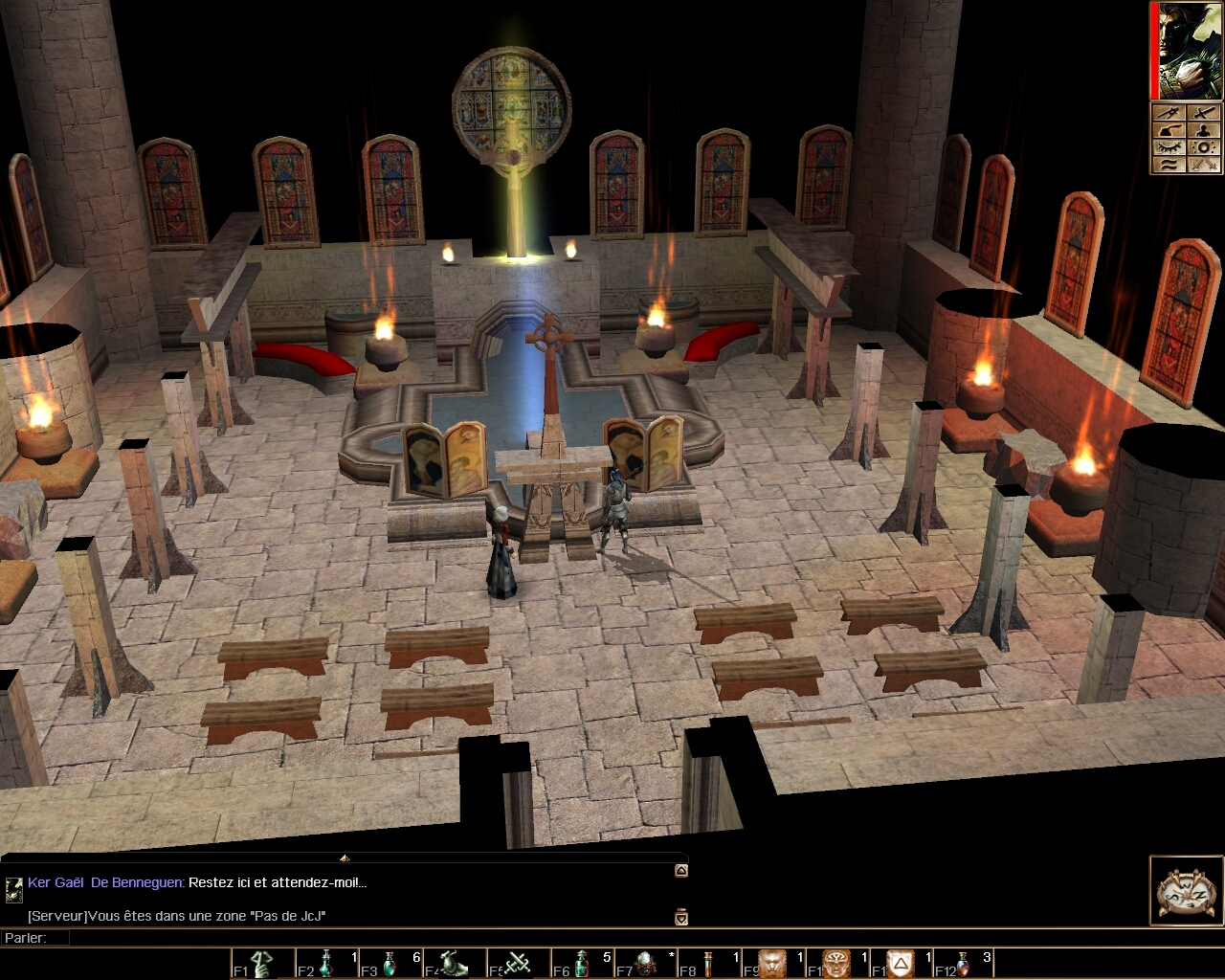Activate the F9 stone face quickslot

point(772,963)
